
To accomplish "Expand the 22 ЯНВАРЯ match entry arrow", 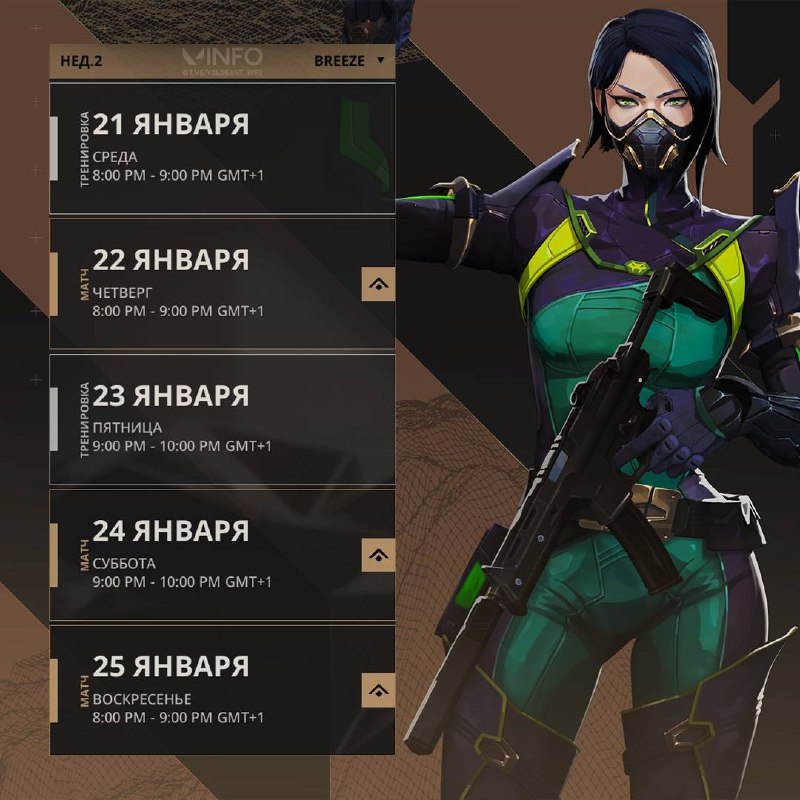I will coord(378,284).
